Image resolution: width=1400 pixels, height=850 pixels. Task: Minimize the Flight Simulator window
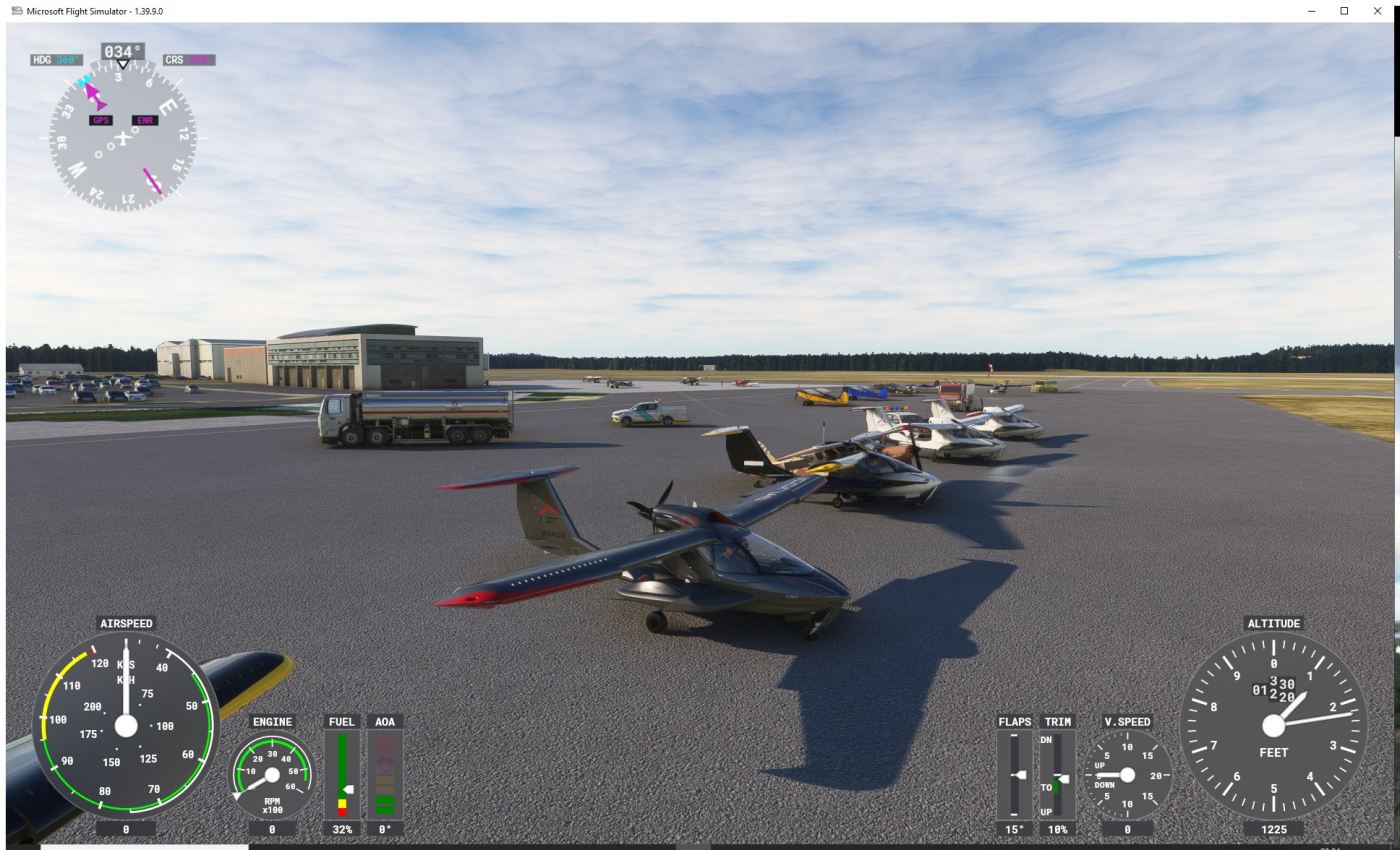pyautogui.click(x=1312, y=11)
